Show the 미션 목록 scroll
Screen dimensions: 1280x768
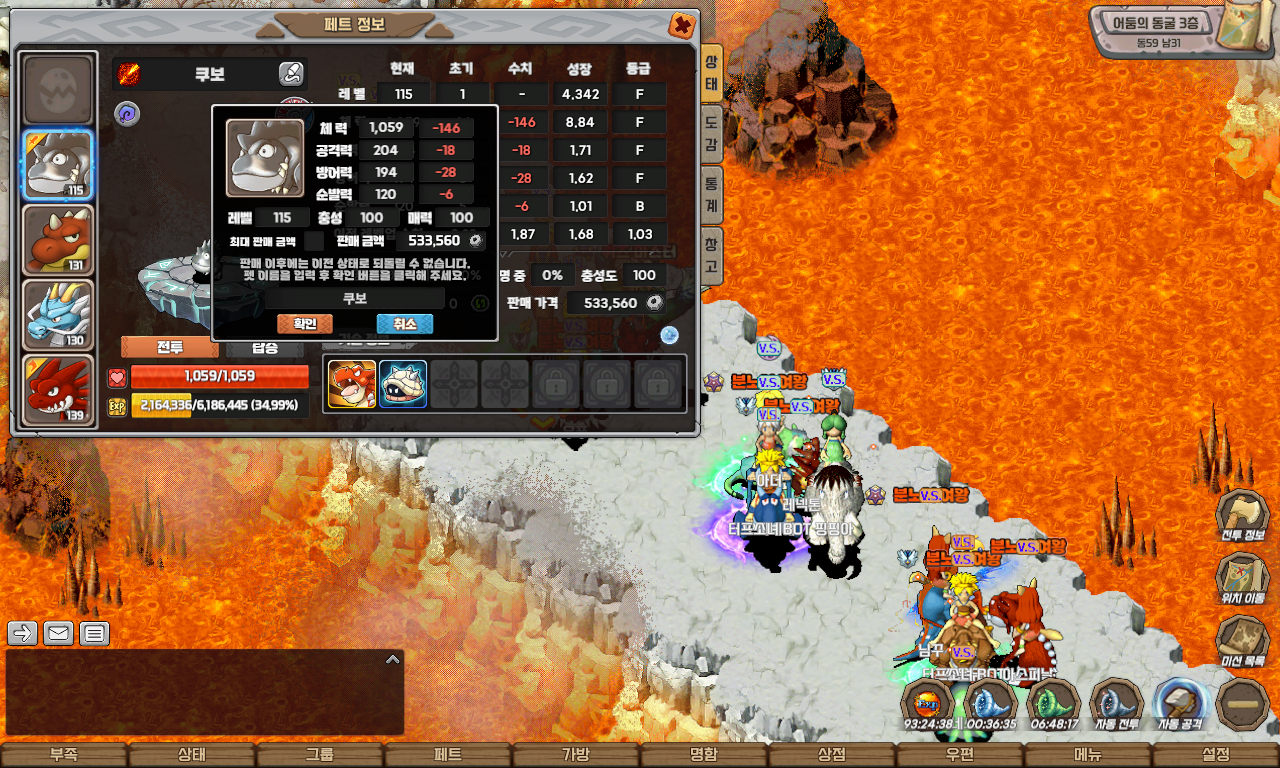pyautogui.click(x=1242, y=640)
